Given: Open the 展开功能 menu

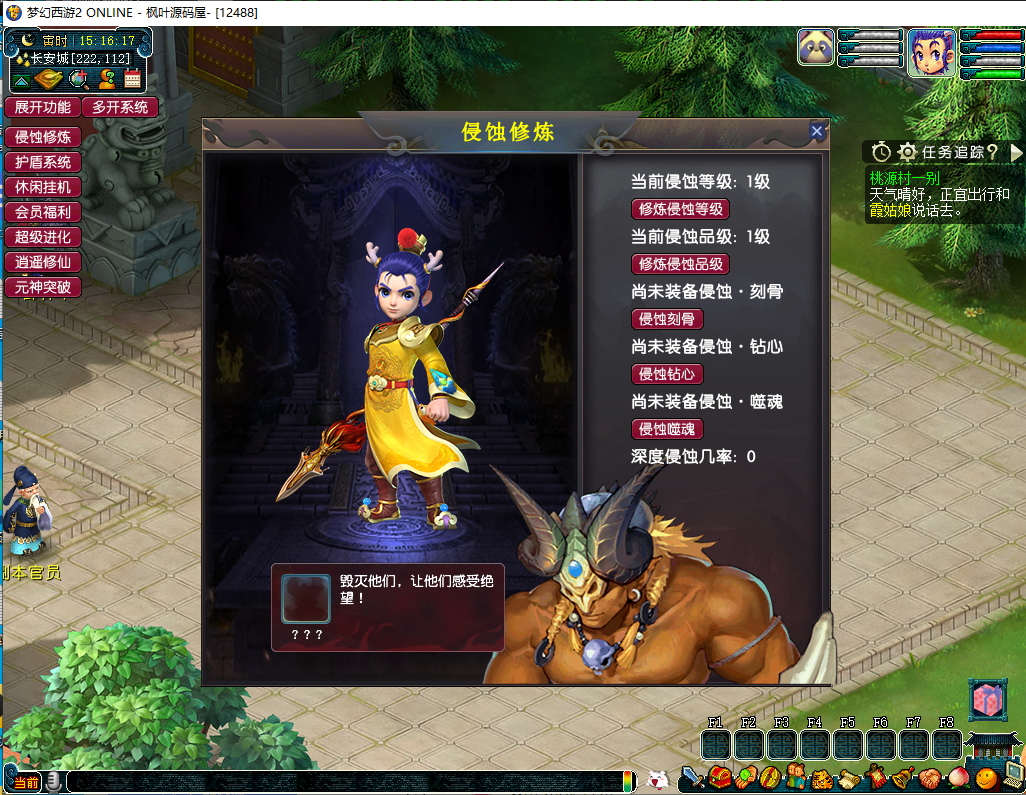Looking at the screenshot, I should [x=42, y=107].
